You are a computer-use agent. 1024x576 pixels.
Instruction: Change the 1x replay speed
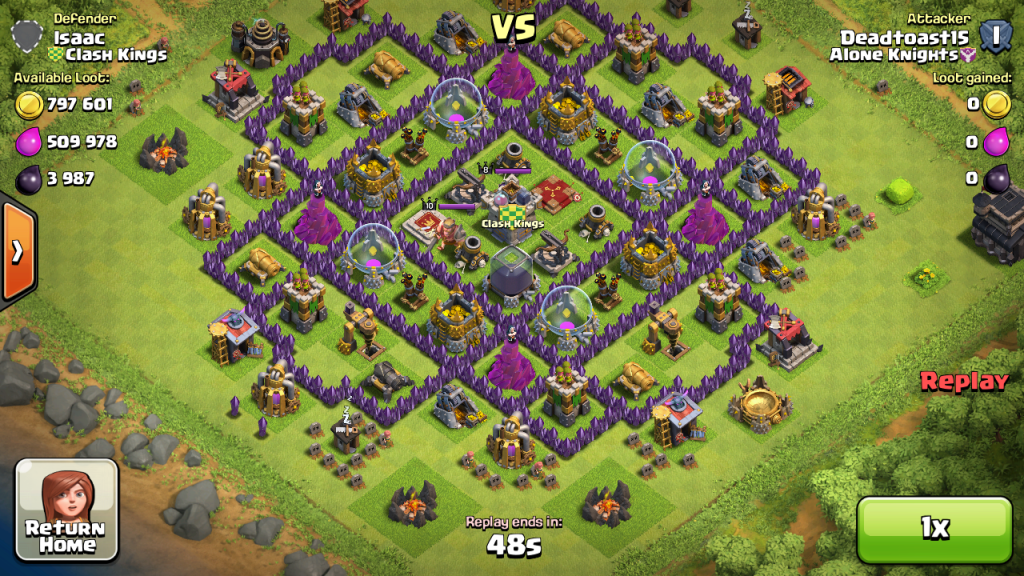[x=934, y=529]
